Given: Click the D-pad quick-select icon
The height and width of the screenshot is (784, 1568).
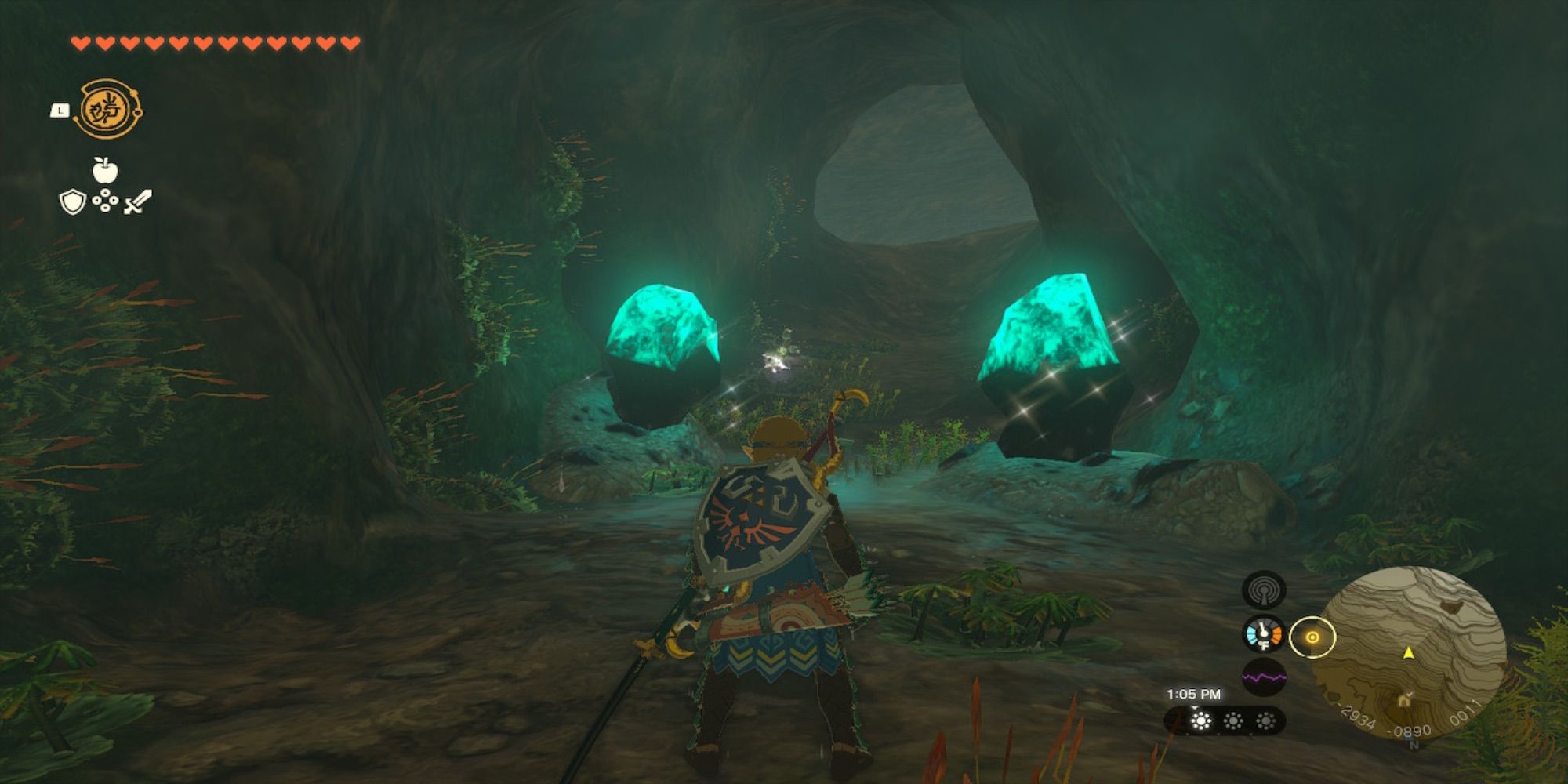Looking at the screenshot, I should [105, 201].
